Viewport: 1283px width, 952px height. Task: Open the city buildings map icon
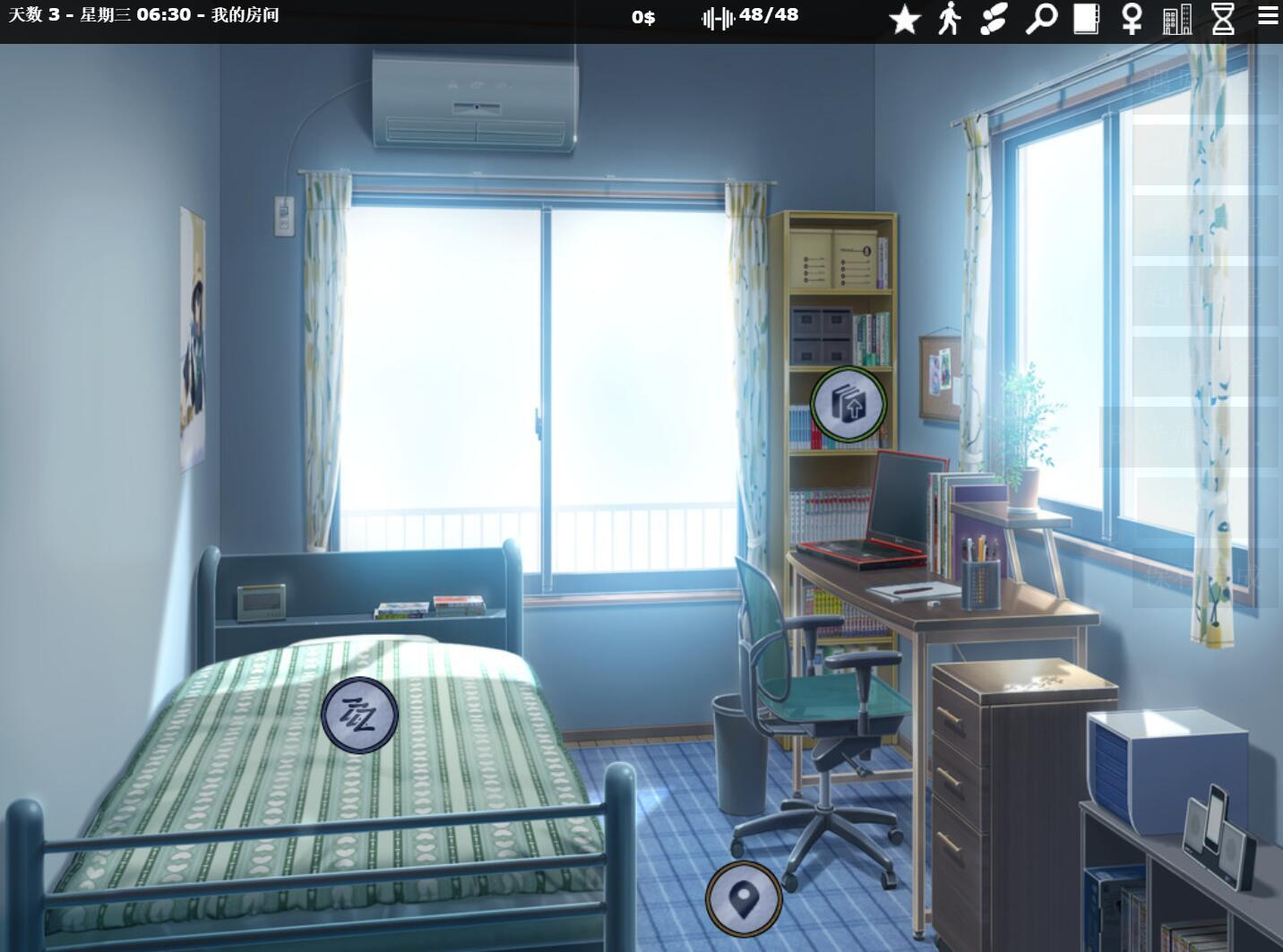tap(1176, 18)
